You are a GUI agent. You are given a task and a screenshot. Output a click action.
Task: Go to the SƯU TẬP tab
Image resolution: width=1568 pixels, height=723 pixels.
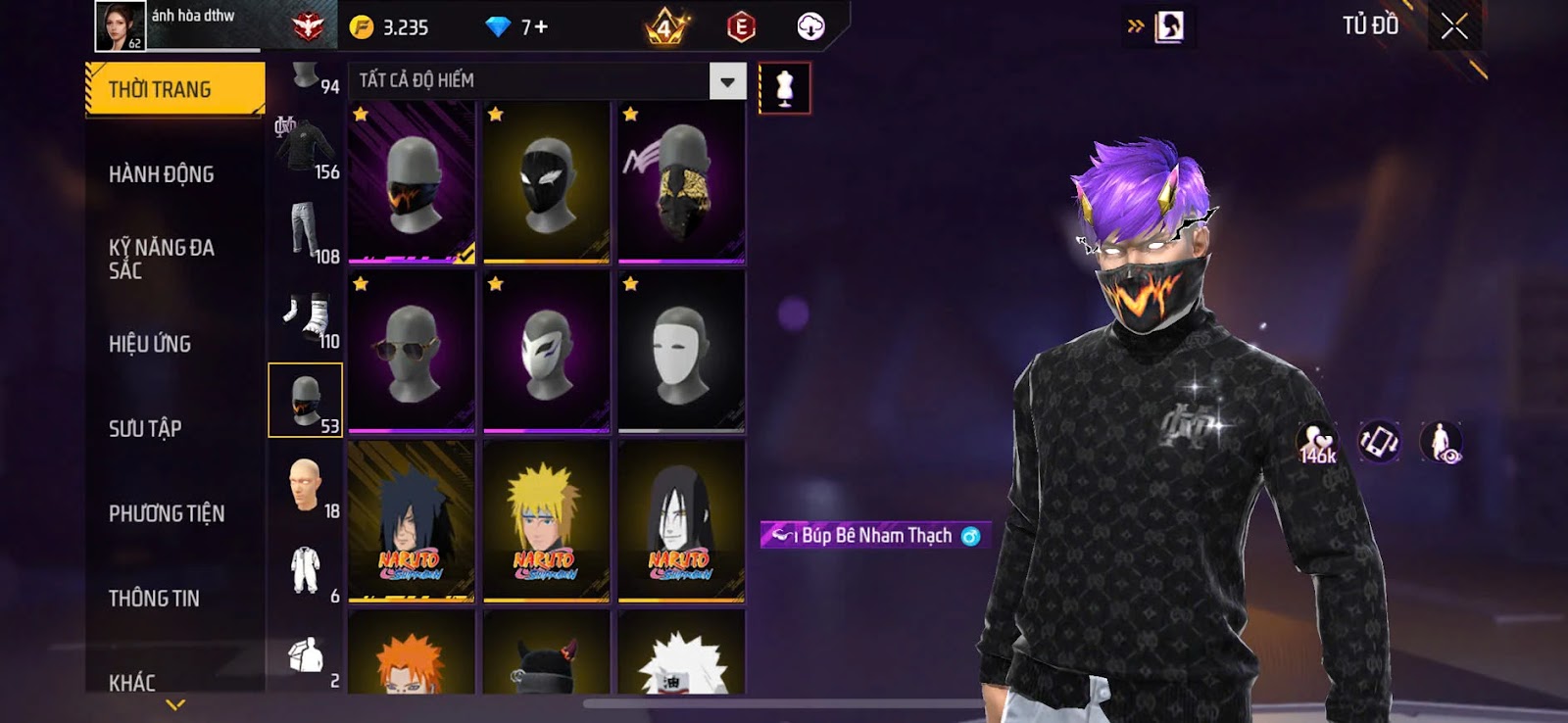145,428
